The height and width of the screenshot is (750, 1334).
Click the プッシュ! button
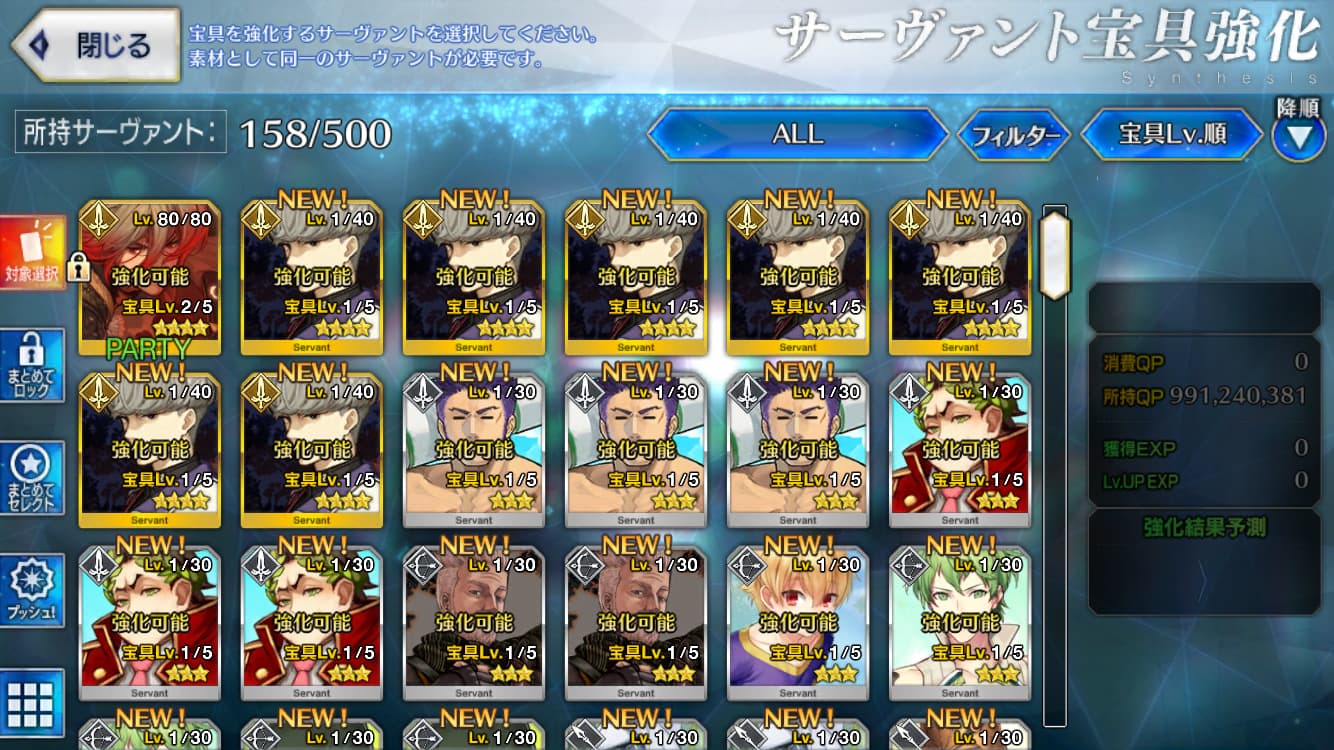click(32, 590)
